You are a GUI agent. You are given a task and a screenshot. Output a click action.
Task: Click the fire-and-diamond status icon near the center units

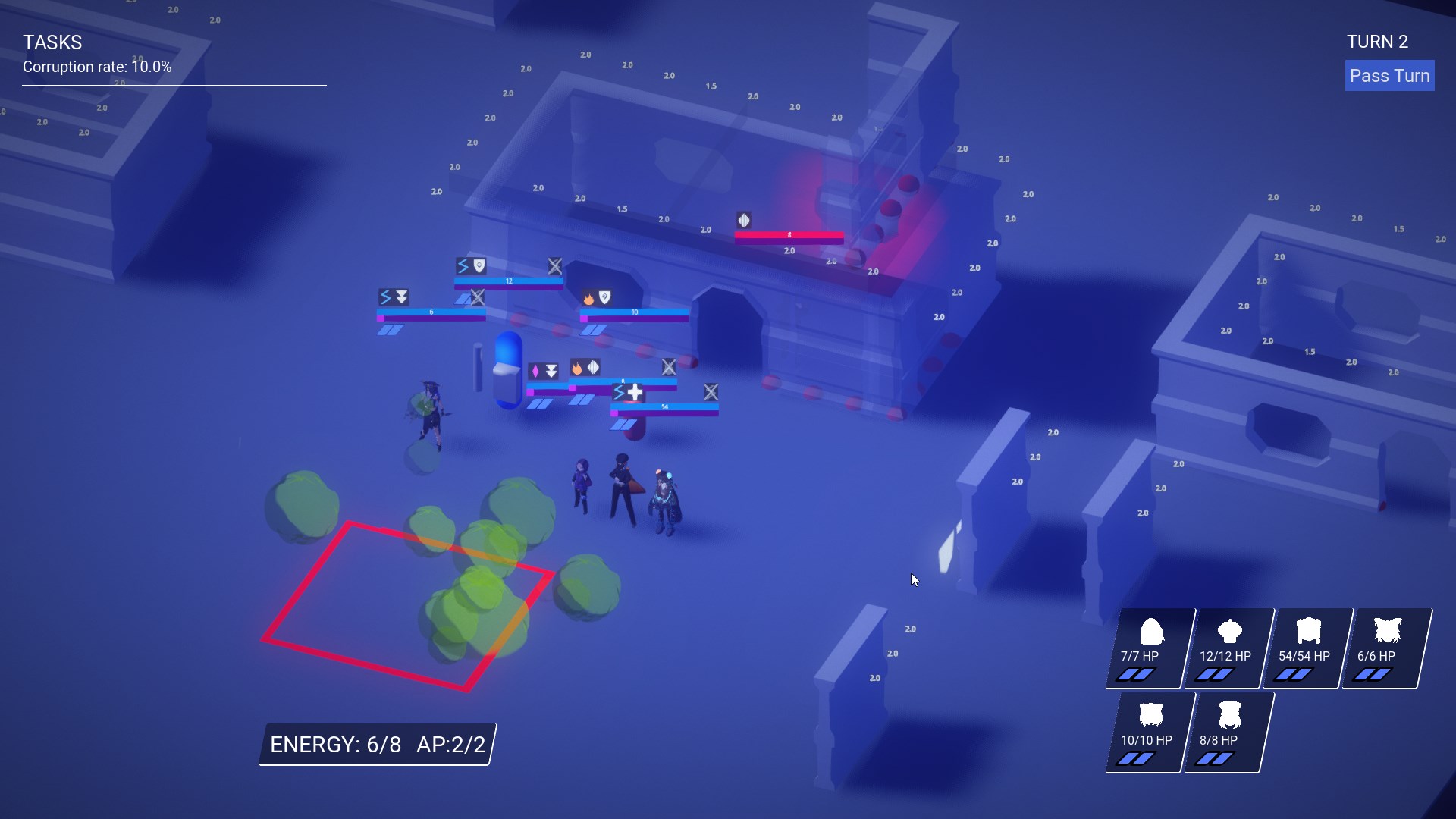584,369
